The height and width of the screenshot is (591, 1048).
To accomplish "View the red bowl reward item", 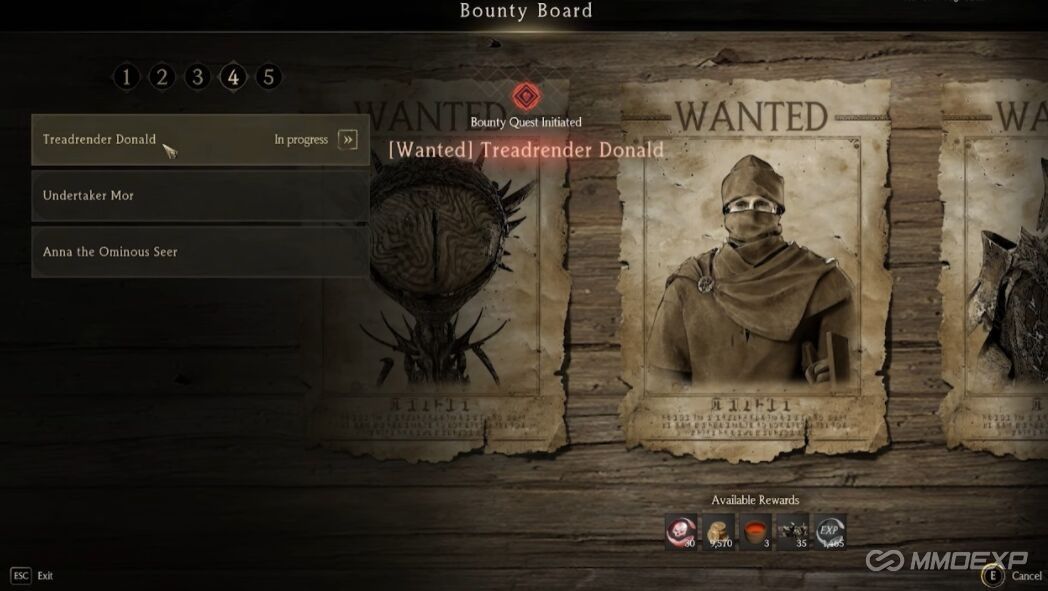I will (757, 532).
